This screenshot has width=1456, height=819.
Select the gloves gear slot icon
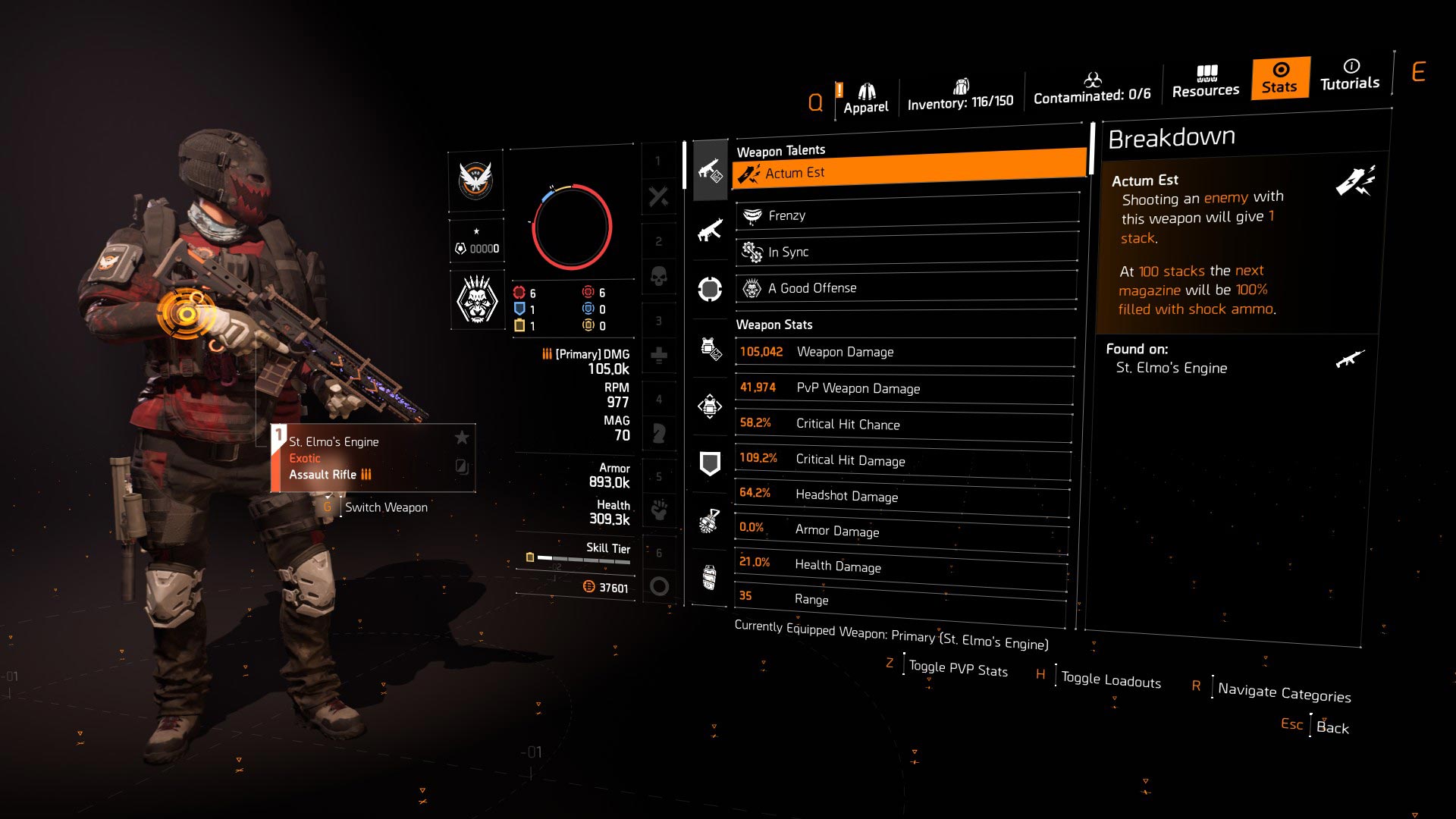[x=710, y=522]
